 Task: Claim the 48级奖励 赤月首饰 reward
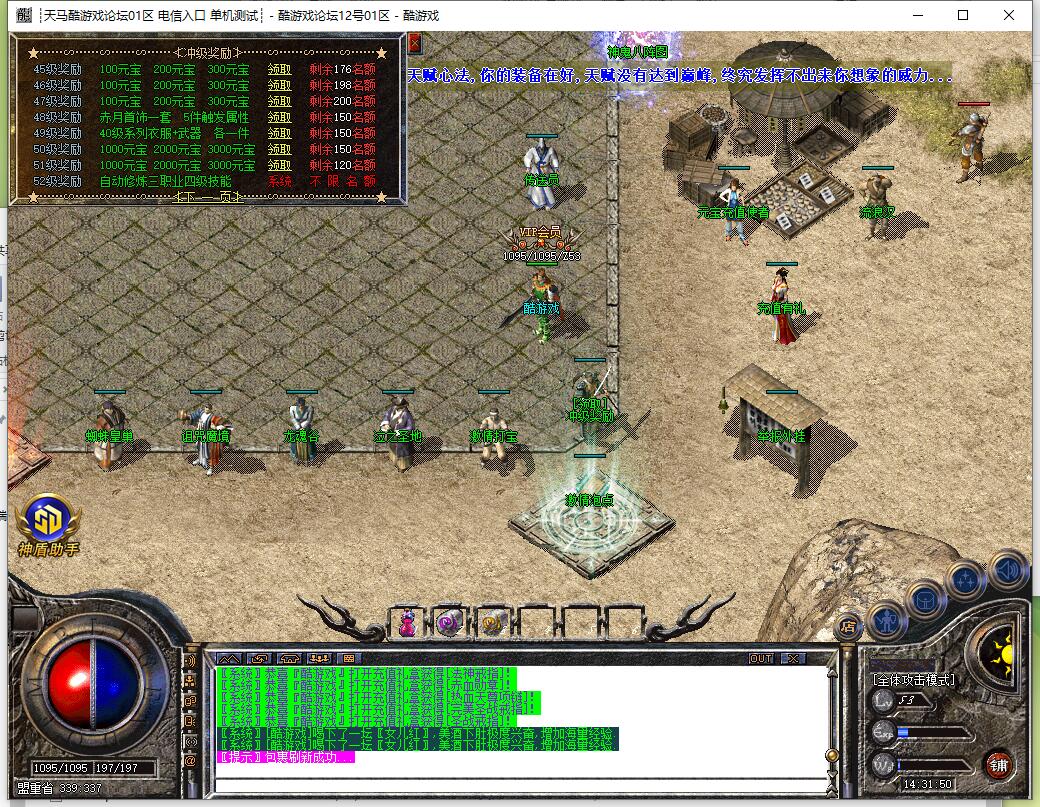(x=280, y=118)
